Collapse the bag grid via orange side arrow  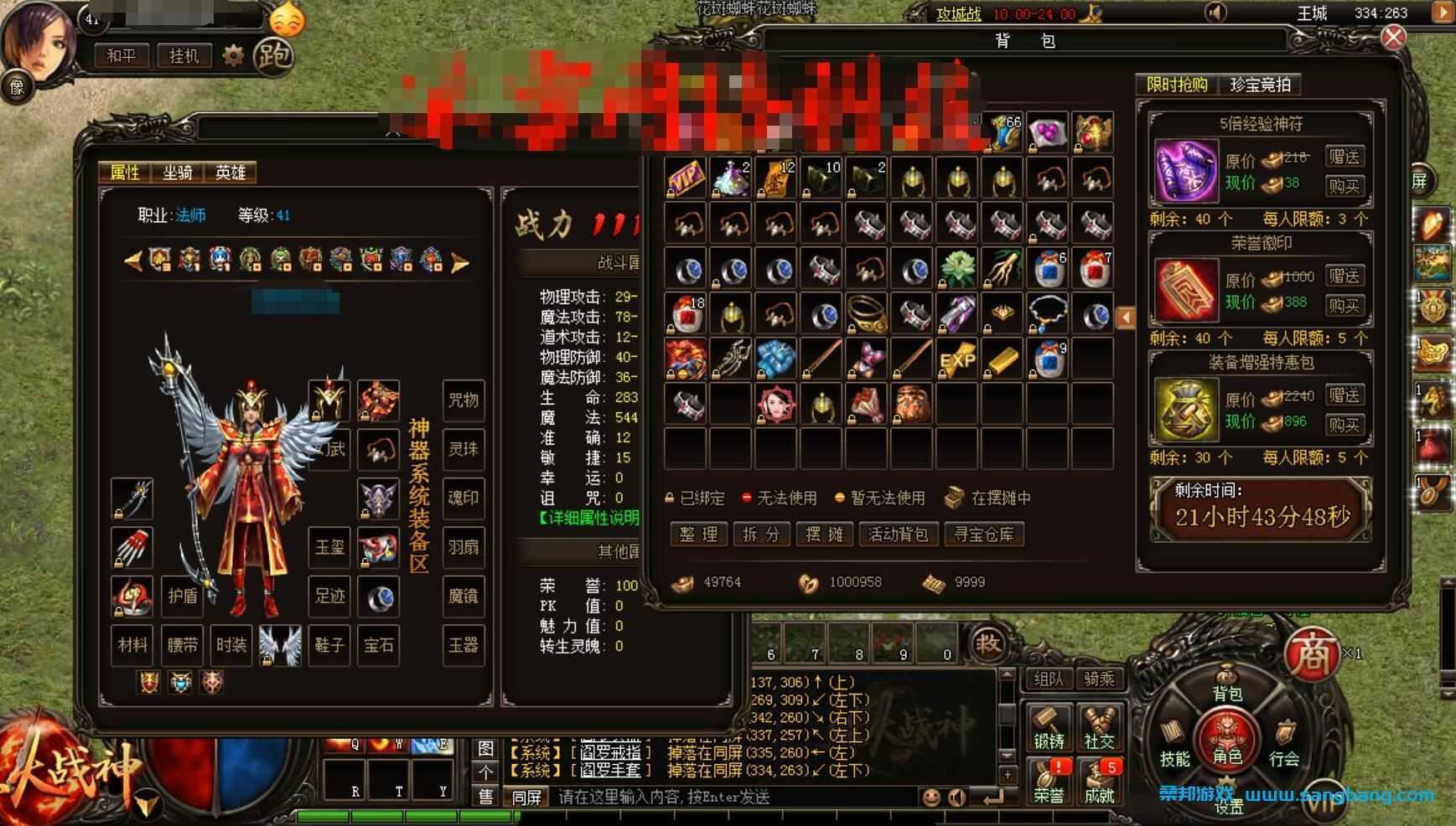click(x=1127, y=317)
